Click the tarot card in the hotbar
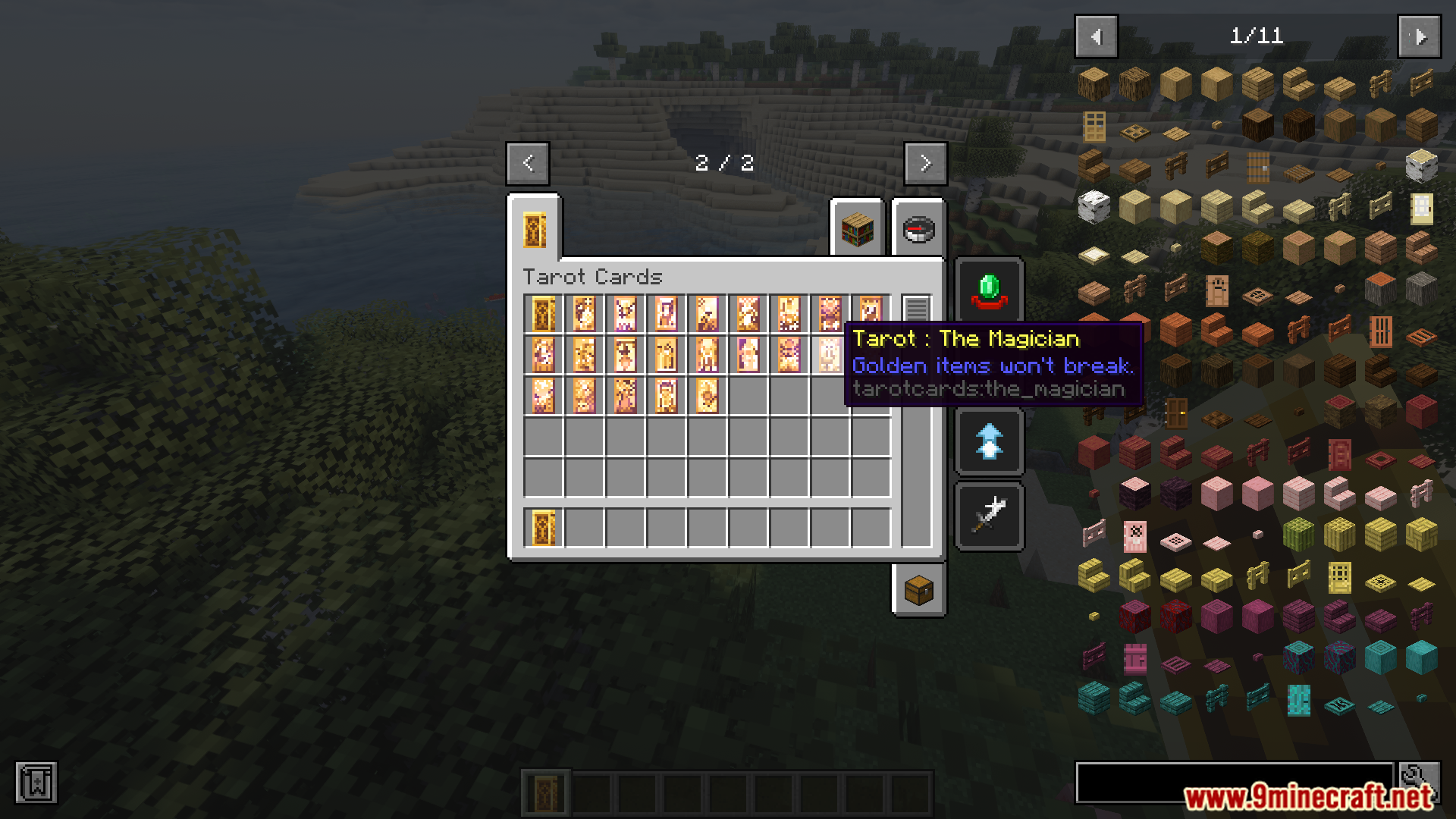Viewport: 1456px width, 819px height. (546, 791)
